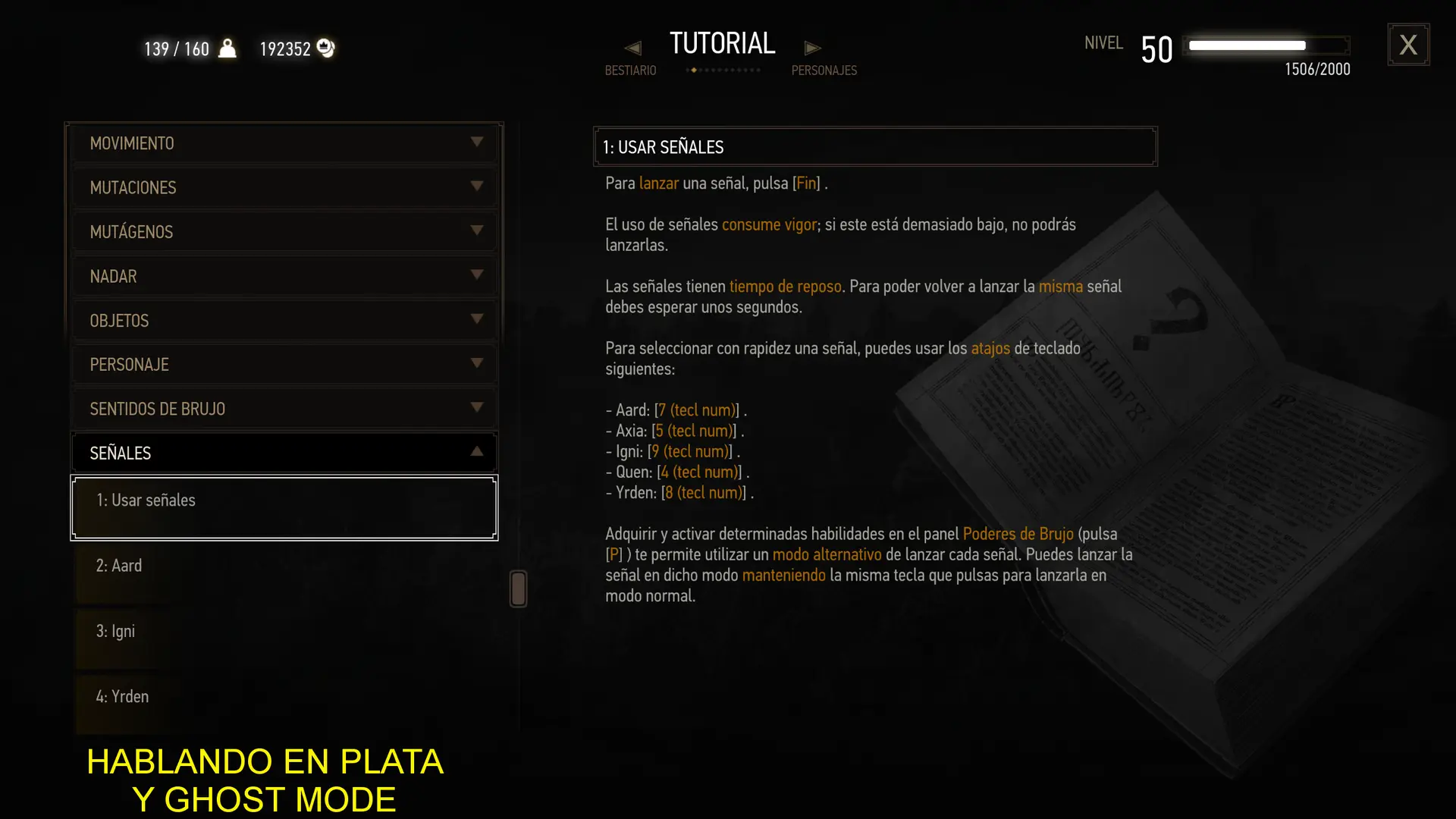Open the '2: Aard' tutorial entry
Viewport: 1456px width, 819px height.
point(284,566)
